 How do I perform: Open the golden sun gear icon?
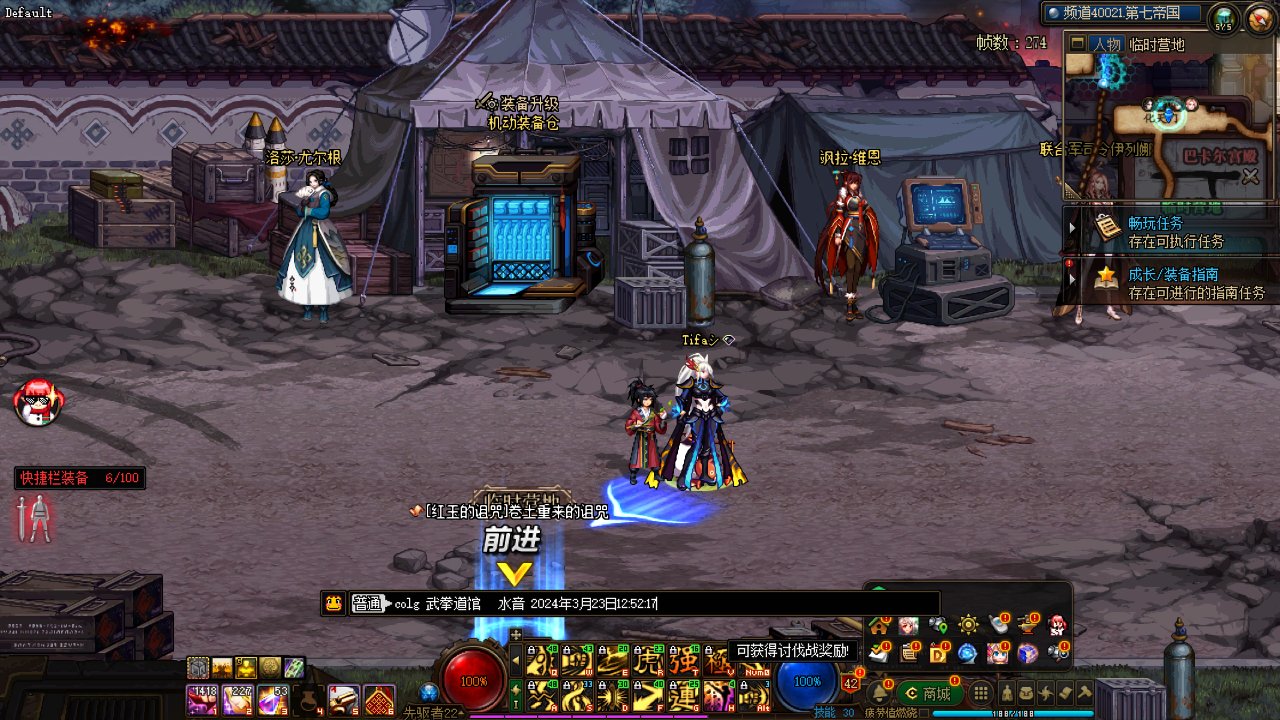[968, 626]
